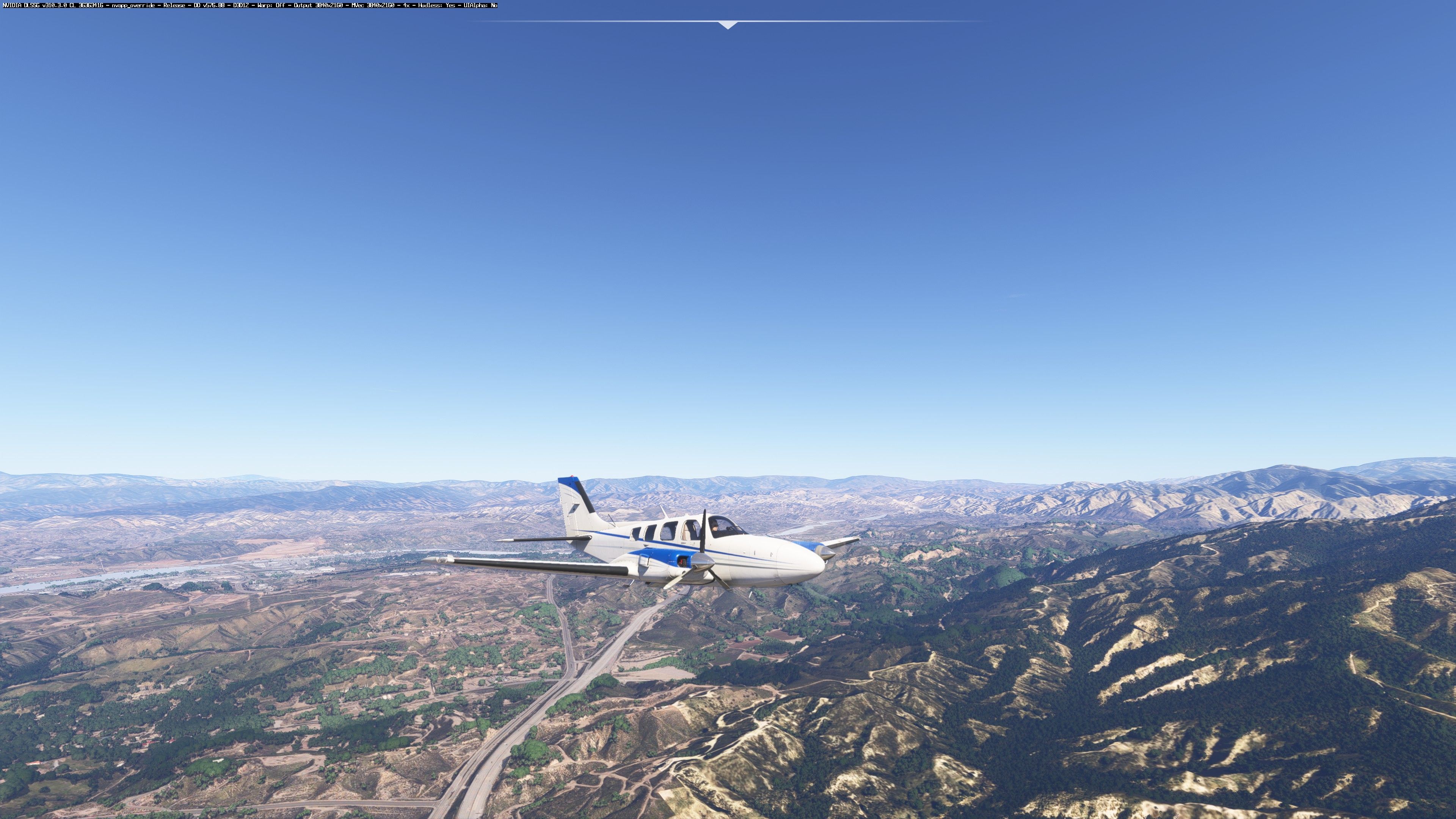Screen dimensions: 1456x819
Task: Expand the toolbar using the top arrow handle
Action: [x=728, y=25]
